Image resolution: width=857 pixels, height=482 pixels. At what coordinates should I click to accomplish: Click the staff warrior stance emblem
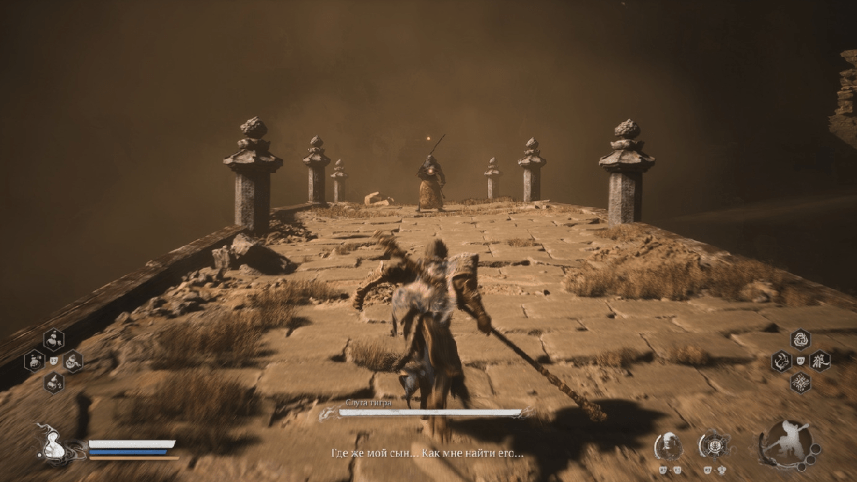coord(787,443)
